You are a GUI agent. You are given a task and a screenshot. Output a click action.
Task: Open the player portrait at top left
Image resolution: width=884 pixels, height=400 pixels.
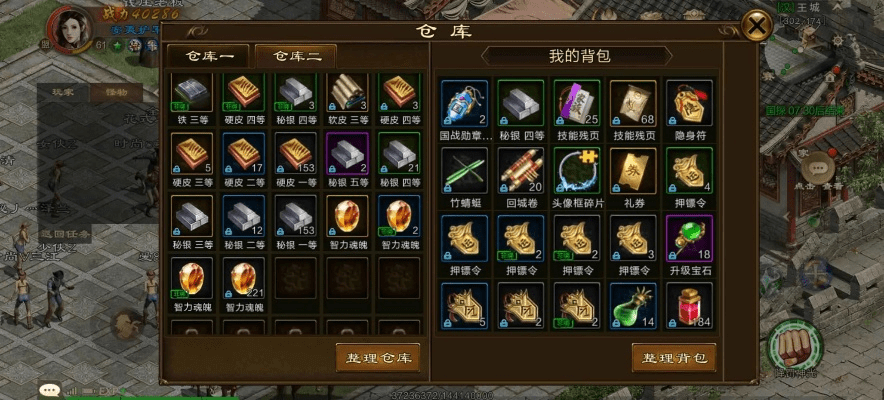70,30
